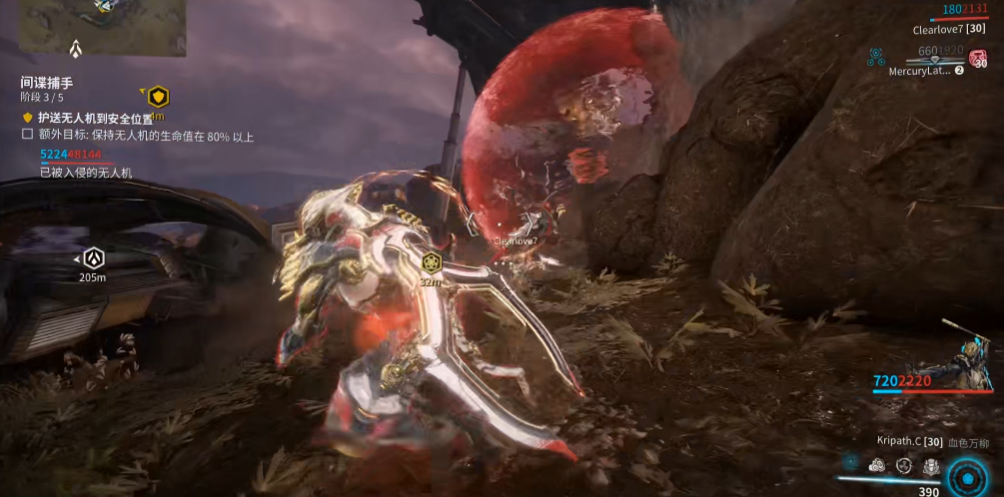The width and height of the screenshot is (1004, 497).
Task: Open the minimap
Action: pyautogui.click(x=104, y=27)
